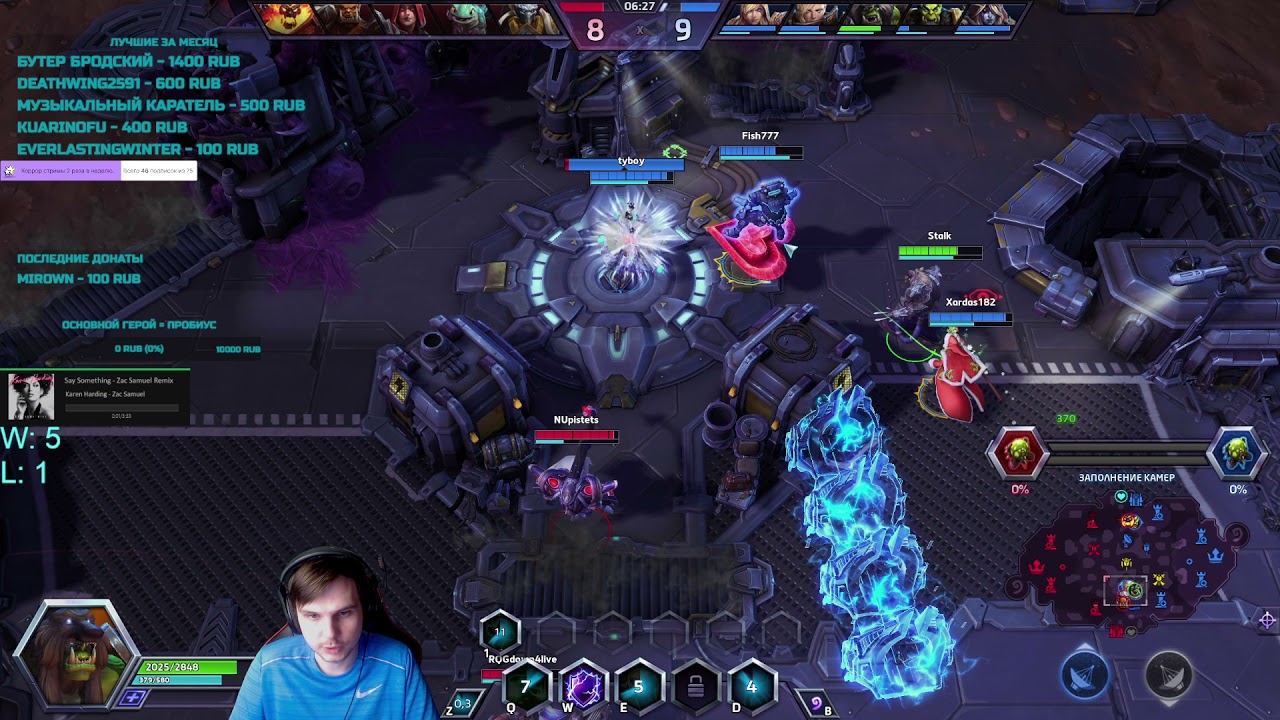This screenshot has height=720, width=1280.
Task: Activate the Q ability on cooldown
Action: [x=526, y=687]
